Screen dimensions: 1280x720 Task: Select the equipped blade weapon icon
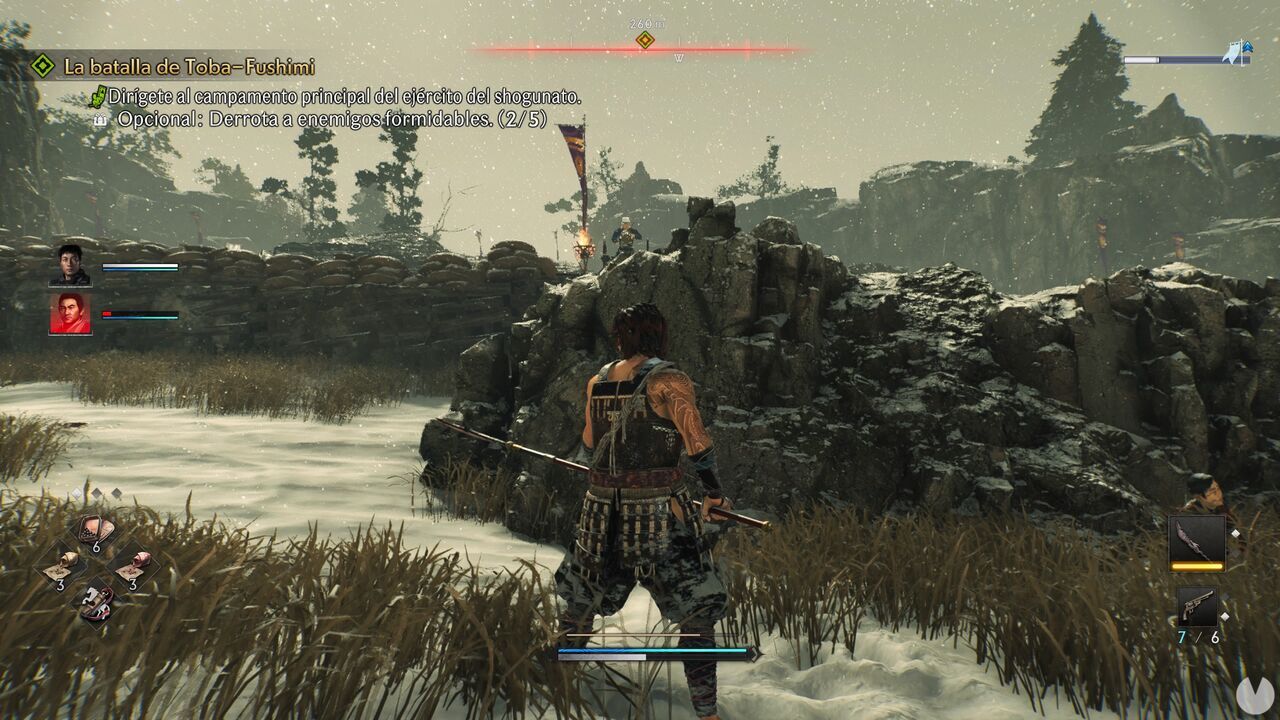[1197, 540]
